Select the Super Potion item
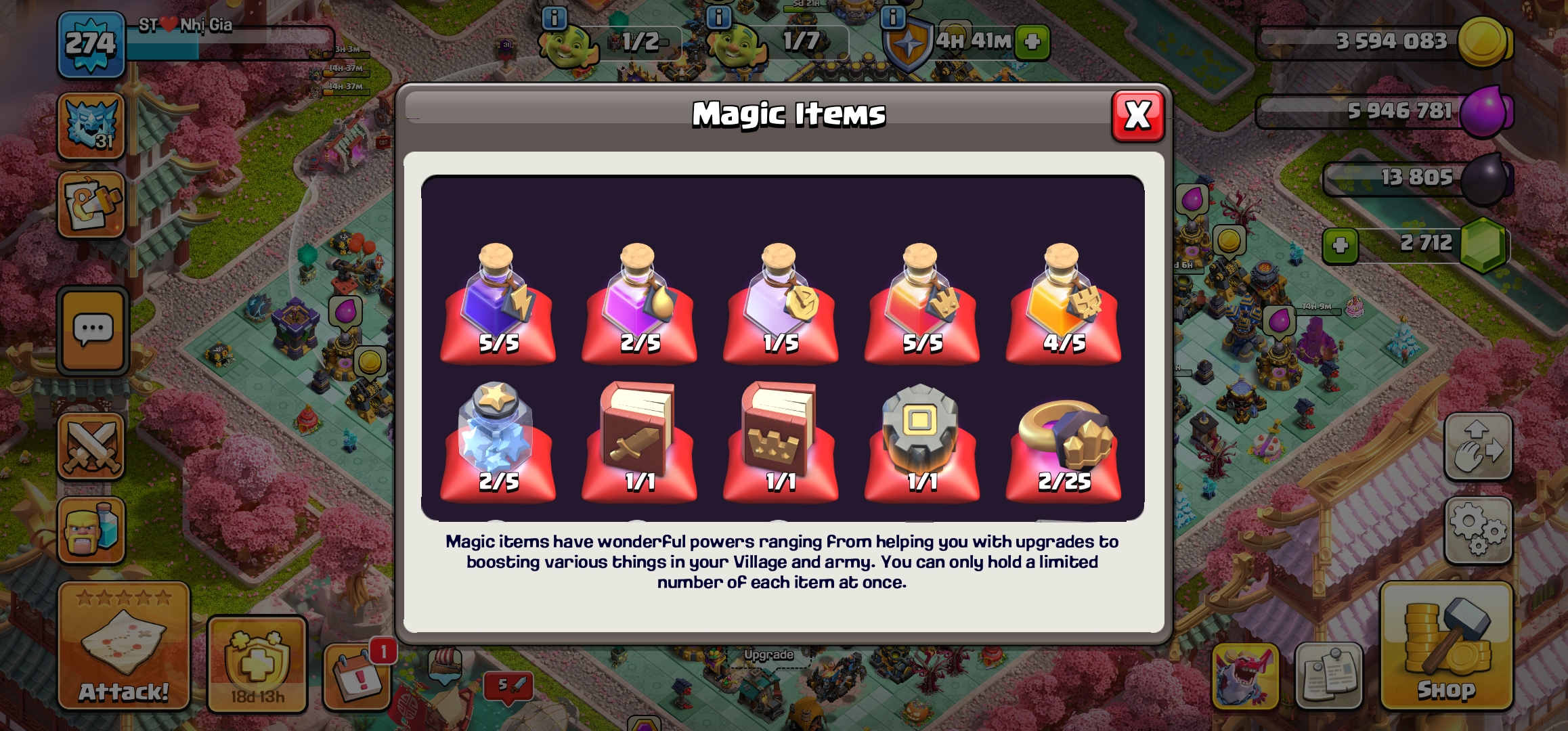The width and height of the screenshot is (1568, 731). click(x=1063, y=301)
